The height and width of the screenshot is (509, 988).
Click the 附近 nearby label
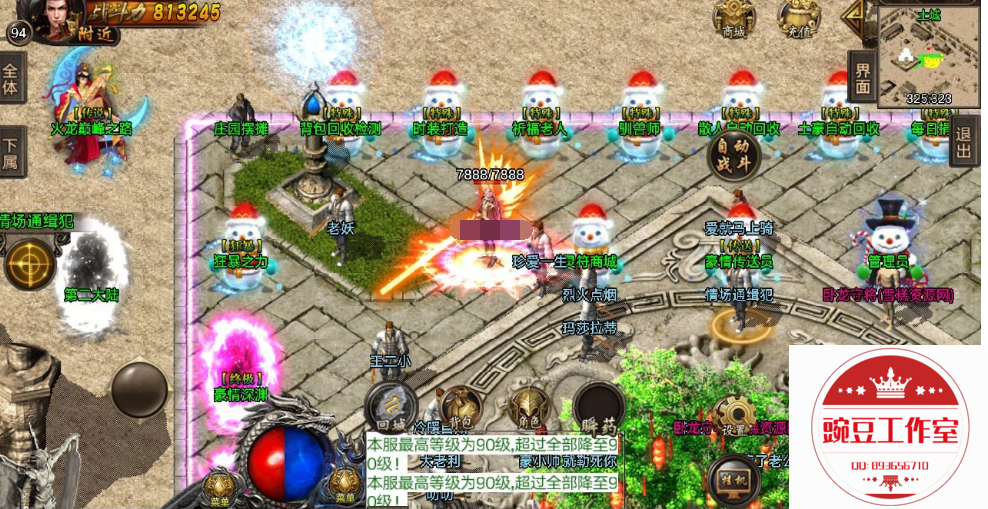point(98,35)
